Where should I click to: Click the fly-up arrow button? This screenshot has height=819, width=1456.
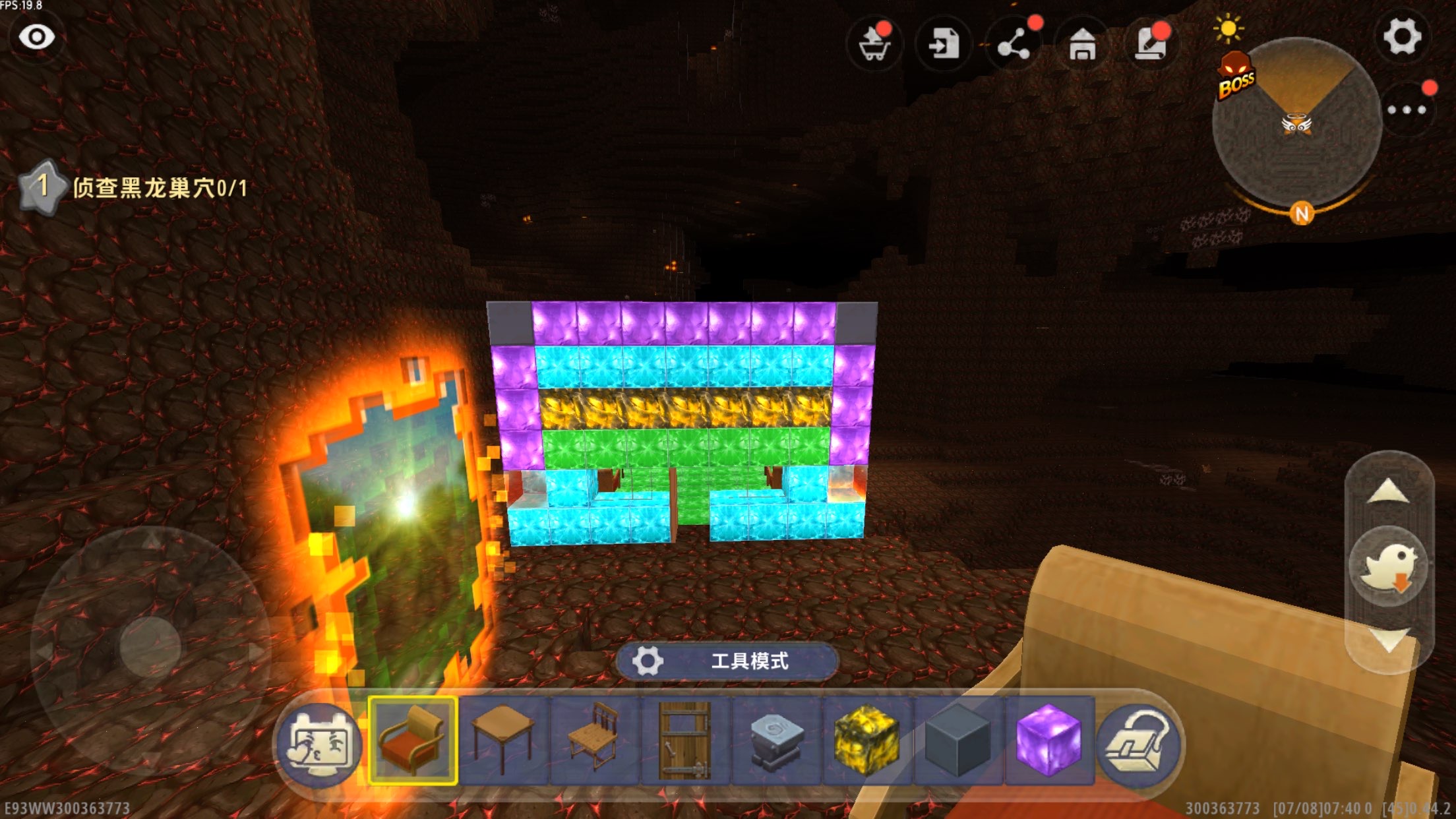click(1389, 493)
